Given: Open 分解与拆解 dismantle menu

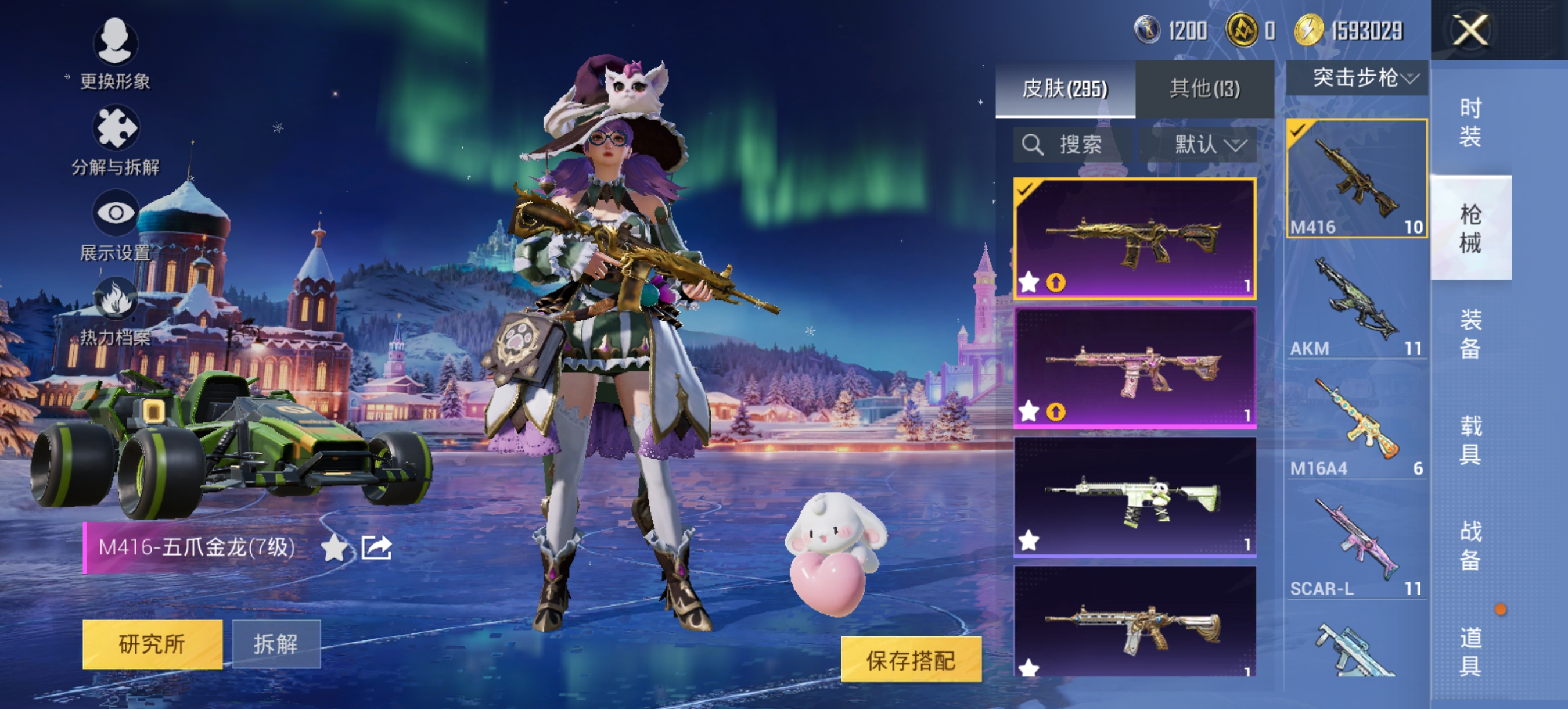Looking at the screenshot, I should 115,140.
